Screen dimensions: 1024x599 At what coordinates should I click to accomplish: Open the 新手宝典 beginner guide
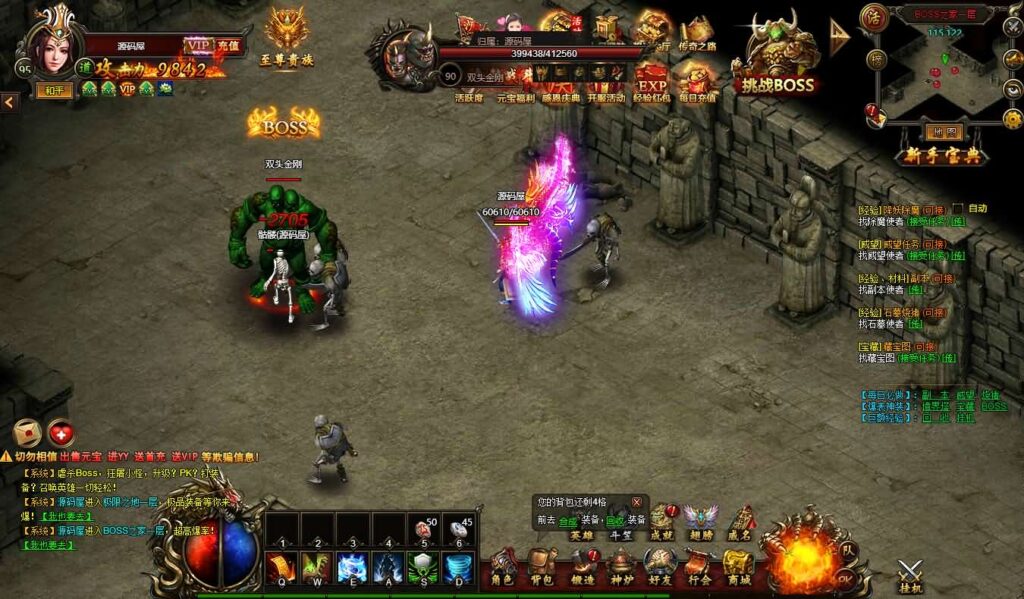click(x=930, y=156)
